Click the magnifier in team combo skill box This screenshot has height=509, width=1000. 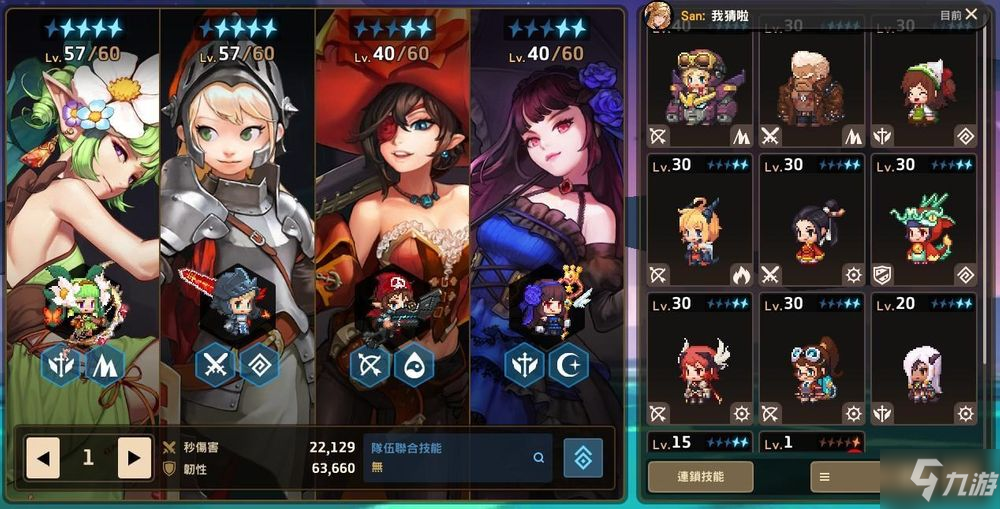click(539, 458)
